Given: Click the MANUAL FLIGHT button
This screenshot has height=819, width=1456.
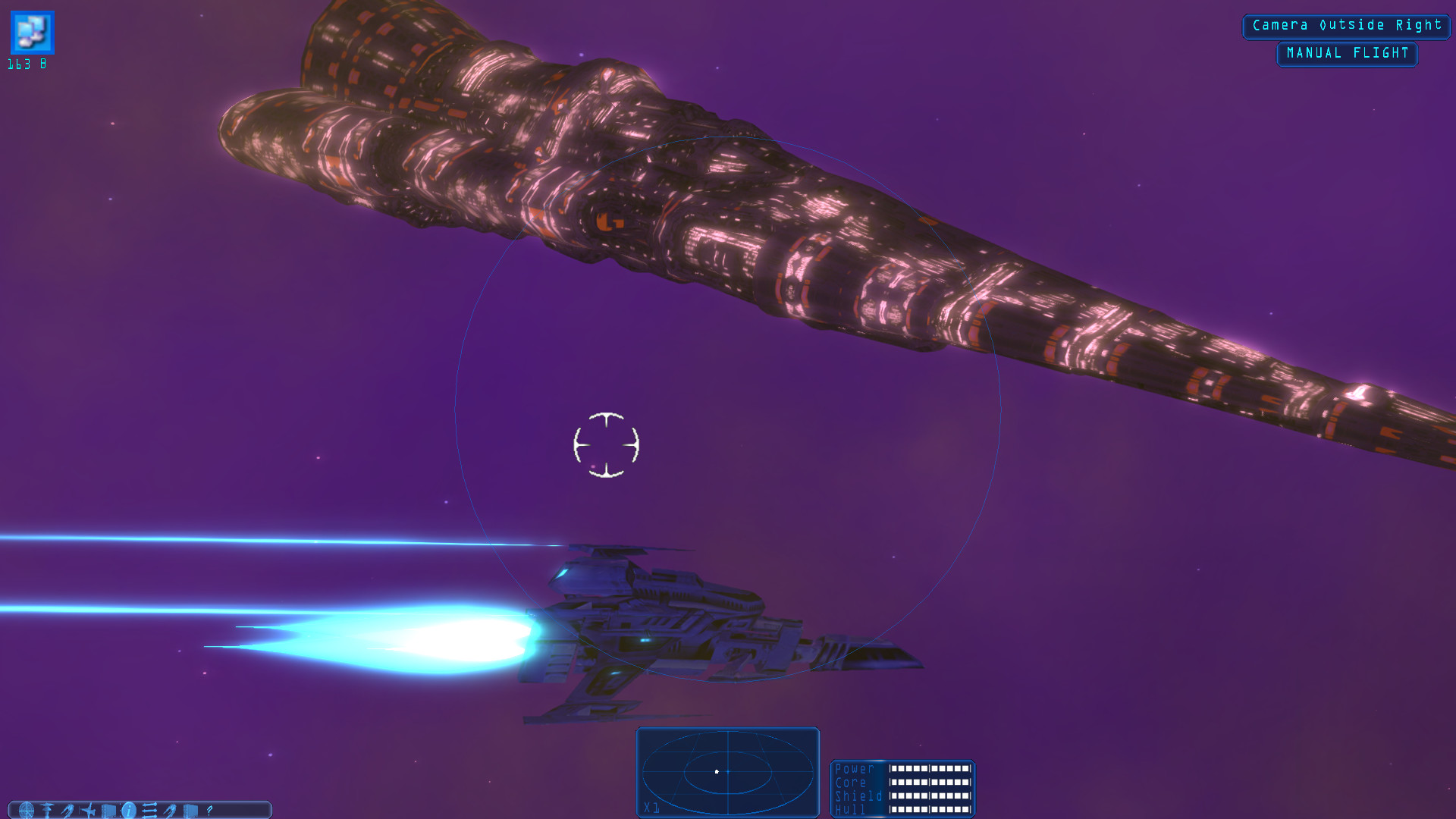Looking at the screenshot, I should (1347, 53).
